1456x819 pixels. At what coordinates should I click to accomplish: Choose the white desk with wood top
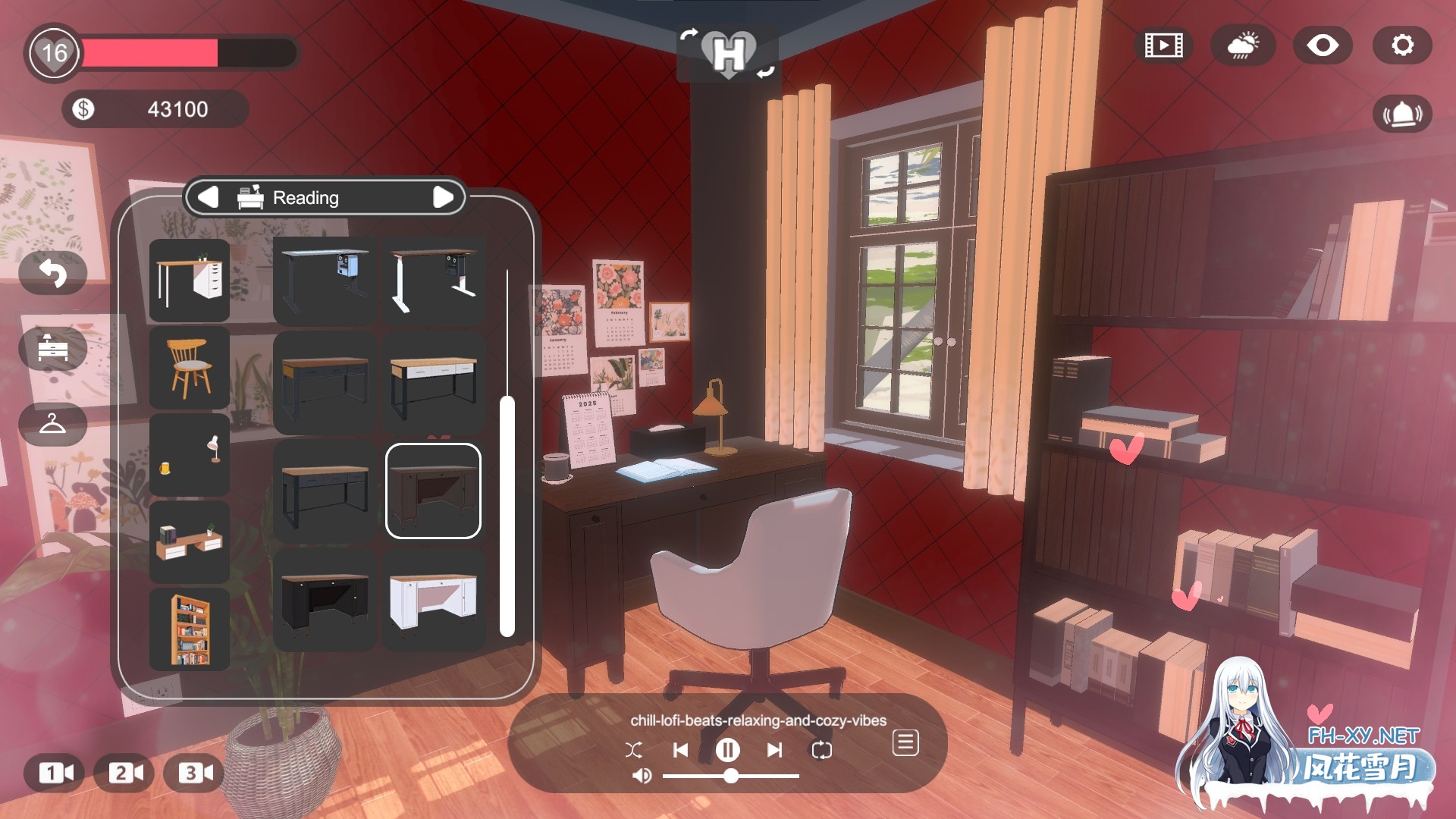pos(433,601)
